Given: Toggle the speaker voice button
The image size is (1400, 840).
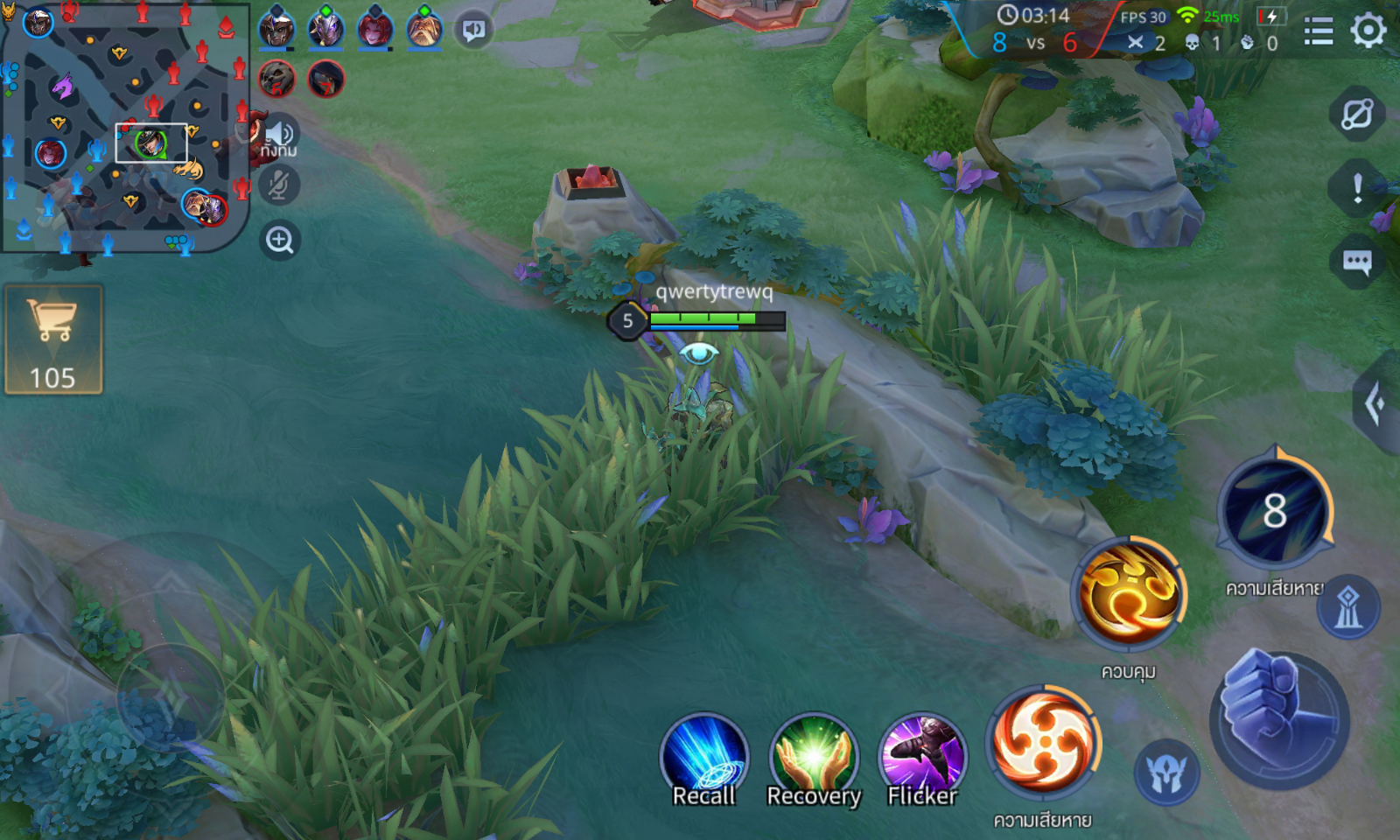Looking at the screenshot, I should (280, 134).
